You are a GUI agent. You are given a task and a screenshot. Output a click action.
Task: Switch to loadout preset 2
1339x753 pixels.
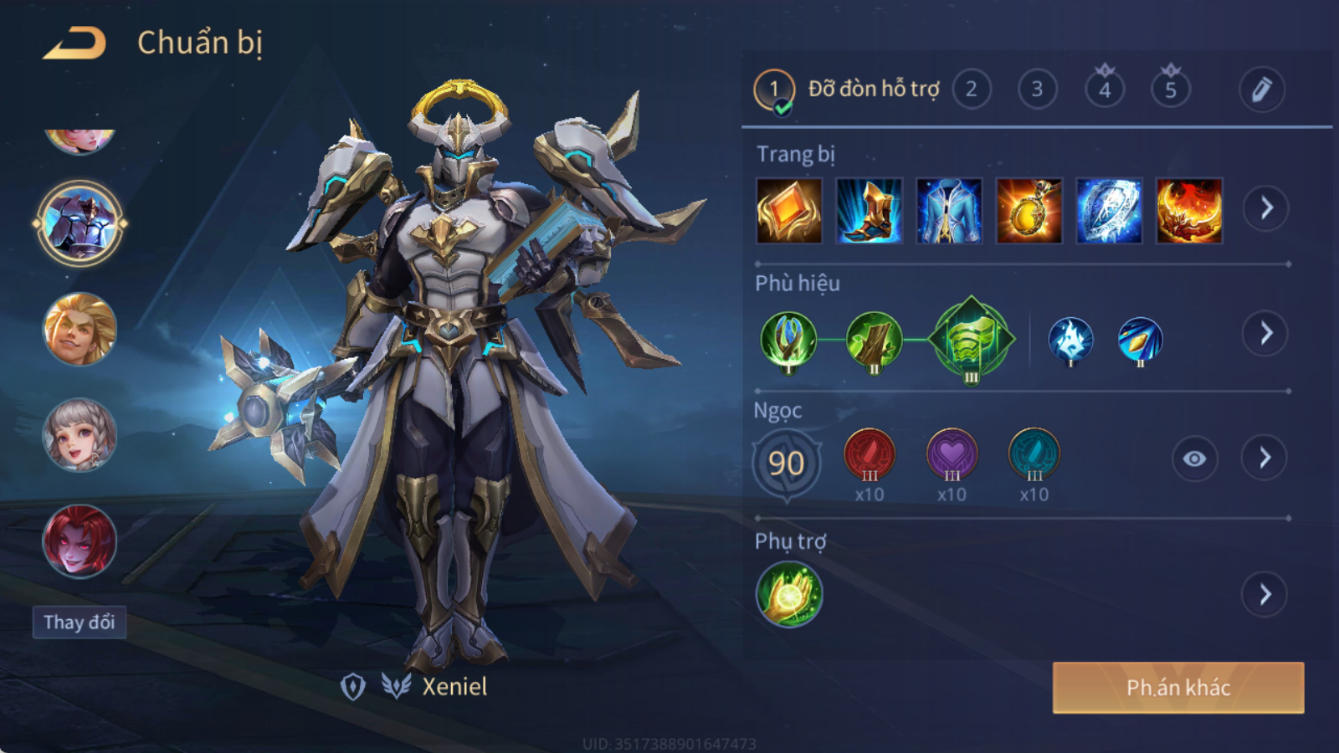[x=971, y=90]
